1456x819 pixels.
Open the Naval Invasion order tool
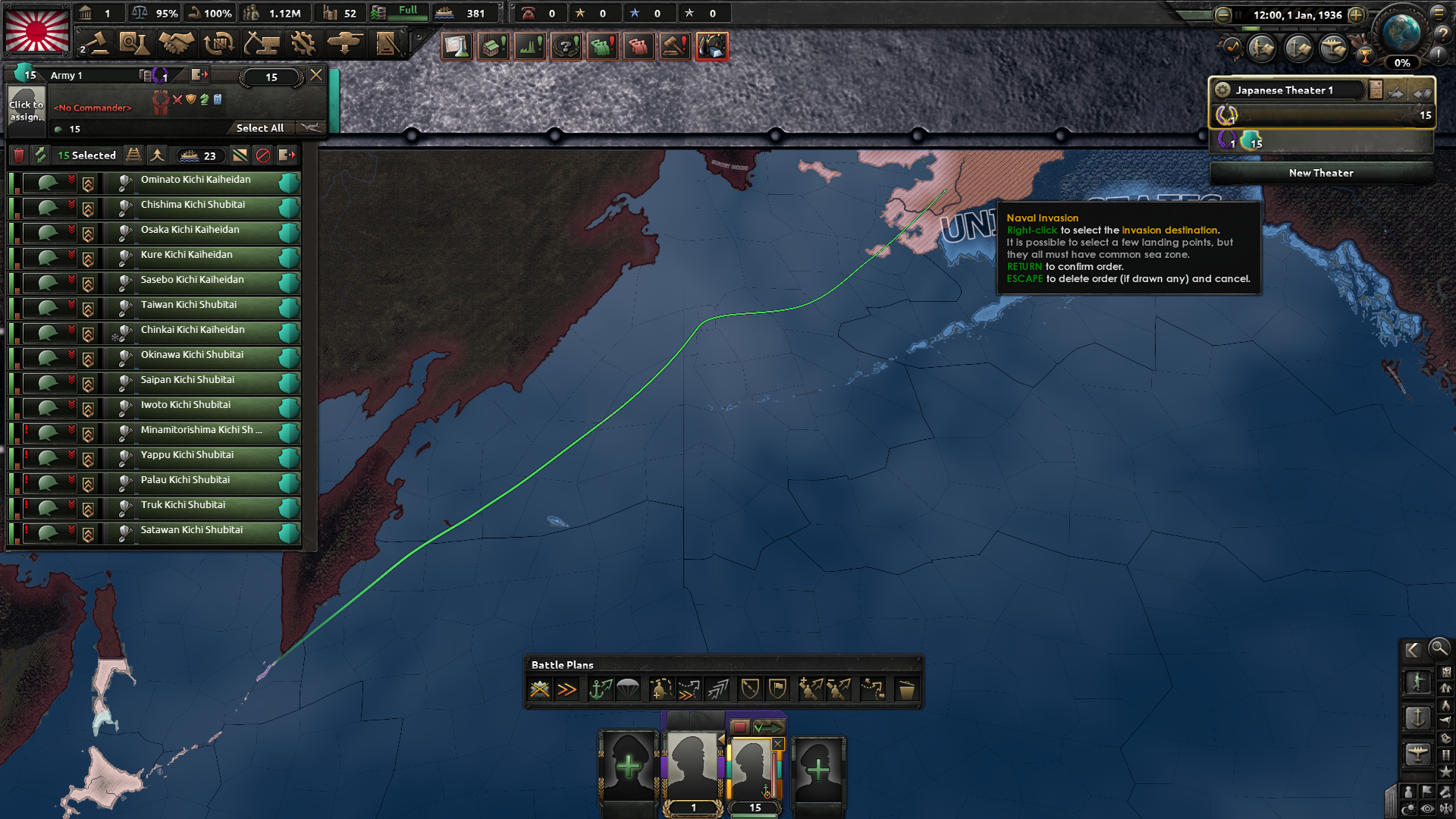coord(602,689)
